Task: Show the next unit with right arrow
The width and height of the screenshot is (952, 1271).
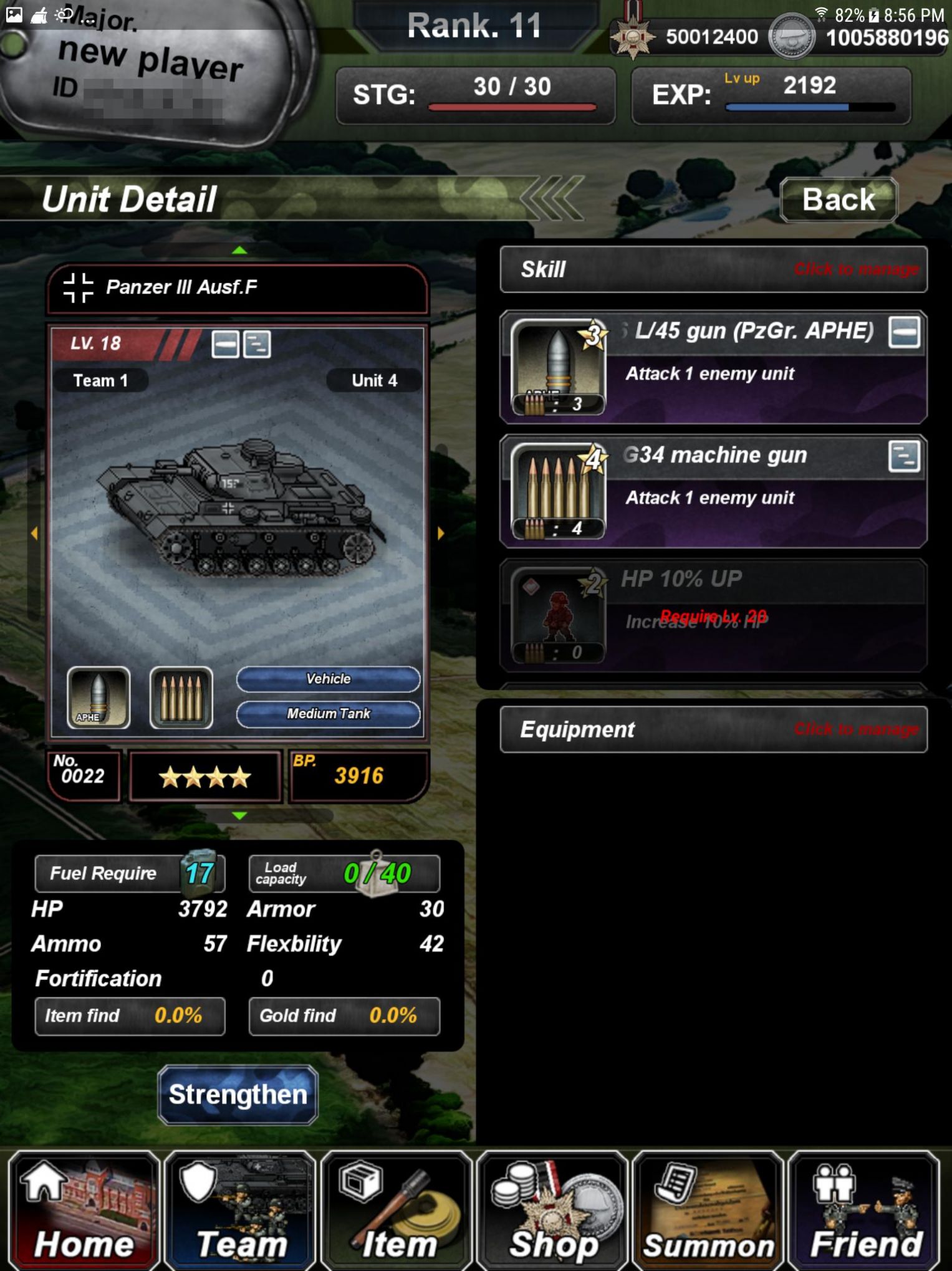Action: [x=441, y=533]
